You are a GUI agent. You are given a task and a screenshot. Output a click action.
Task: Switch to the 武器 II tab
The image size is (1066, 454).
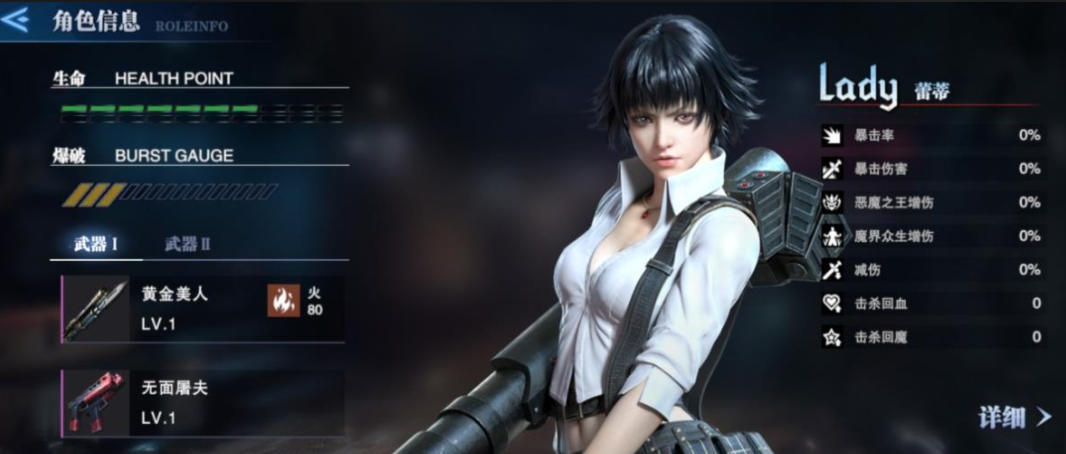click(187, 244)
